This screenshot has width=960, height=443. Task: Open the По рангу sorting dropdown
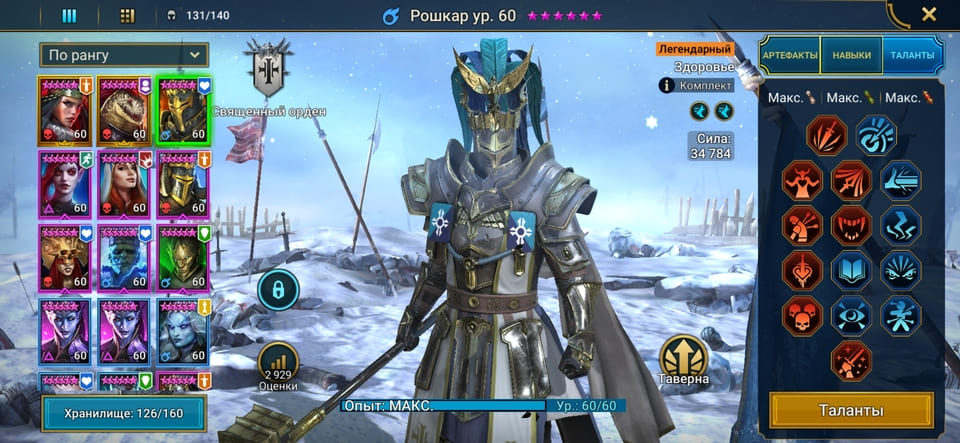coord(124,55)
